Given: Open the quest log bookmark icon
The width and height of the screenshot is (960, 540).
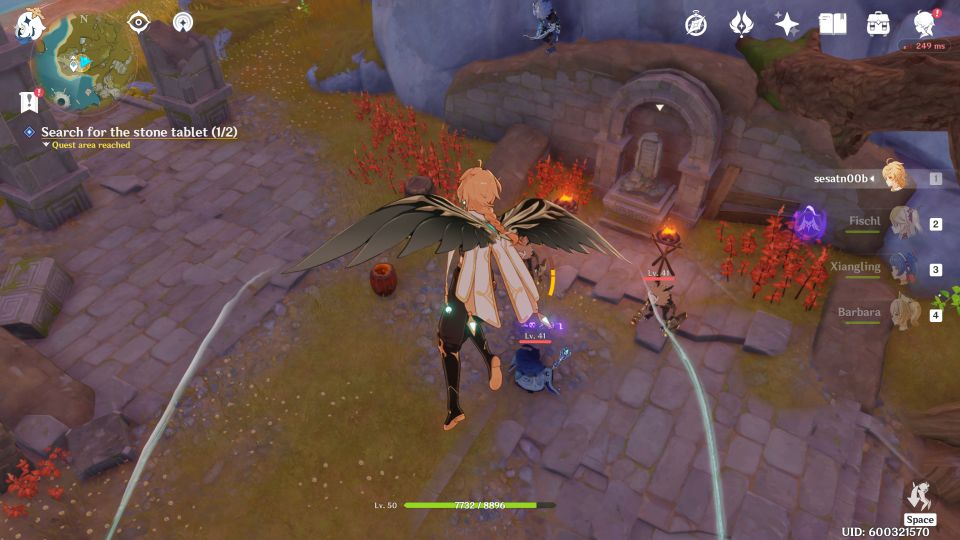Looking at the screenshot, I should click(29, 101).
